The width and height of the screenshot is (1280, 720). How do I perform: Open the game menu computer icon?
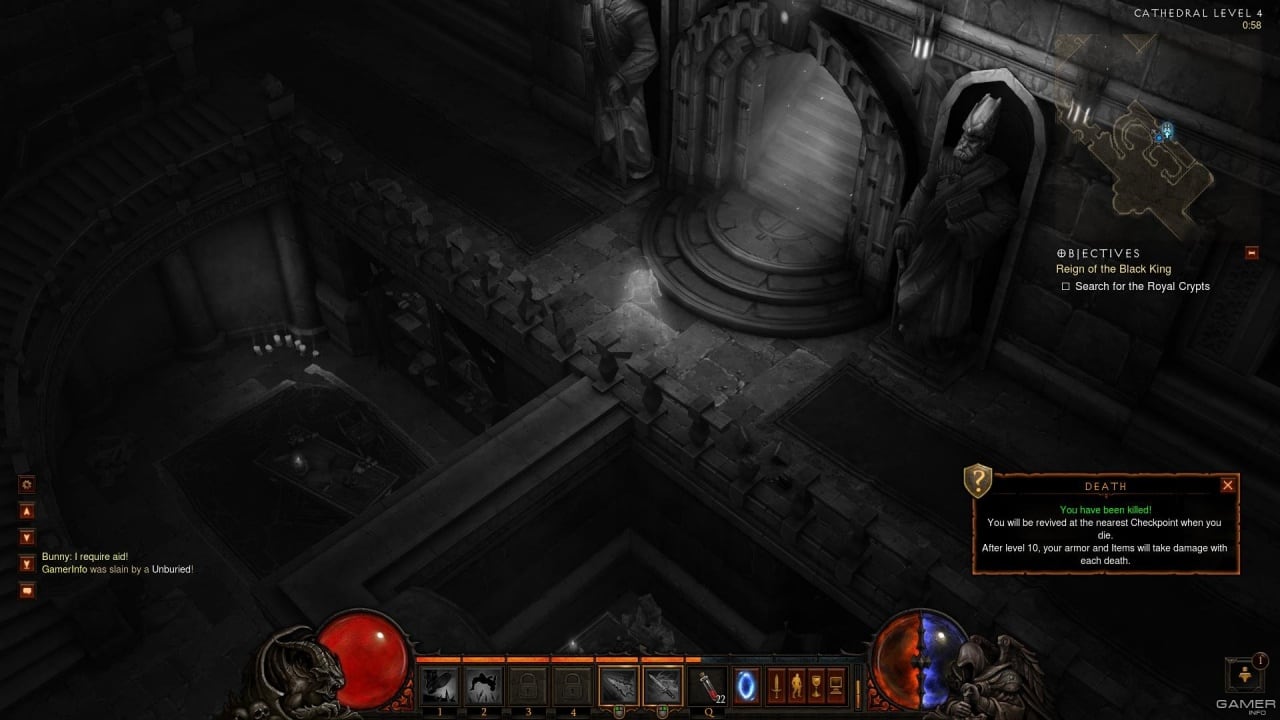836,687
